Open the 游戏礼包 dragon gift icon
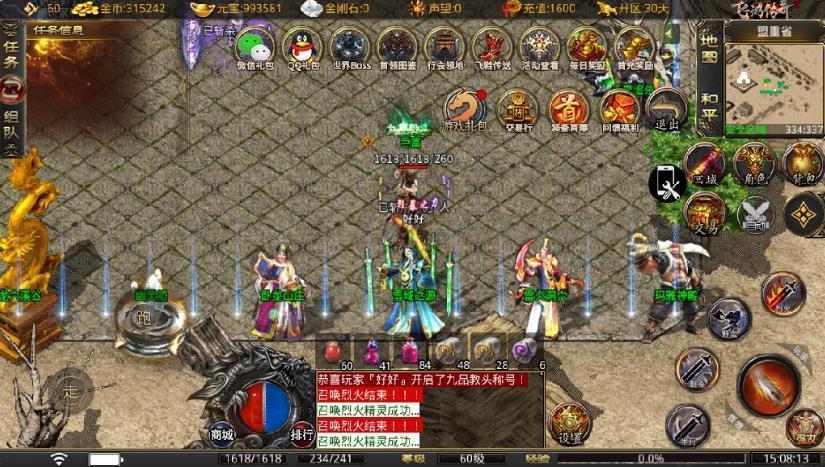Screen dimensions: 825x467 pos(464,108)
